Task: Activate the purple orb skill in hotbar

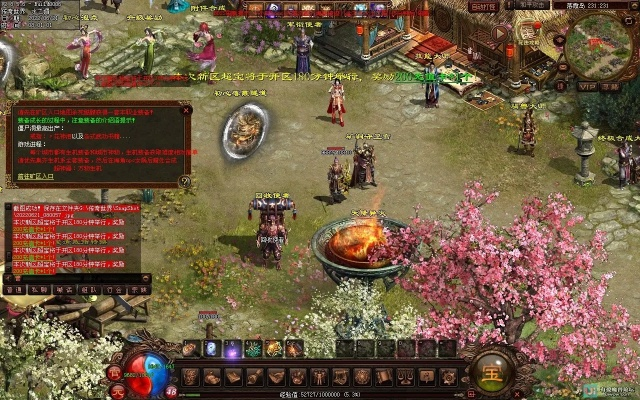Action: (x=231, y=349)
